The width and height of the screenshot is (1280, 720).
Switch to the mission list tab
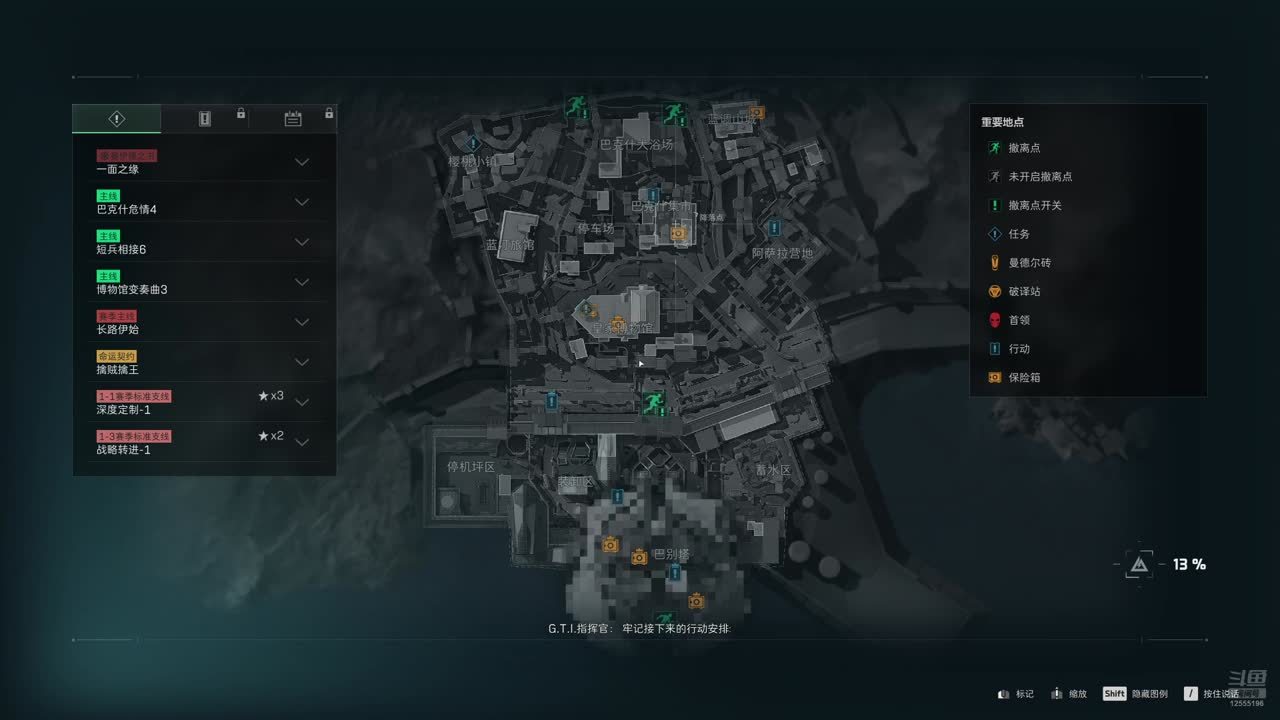pos(116,119)
